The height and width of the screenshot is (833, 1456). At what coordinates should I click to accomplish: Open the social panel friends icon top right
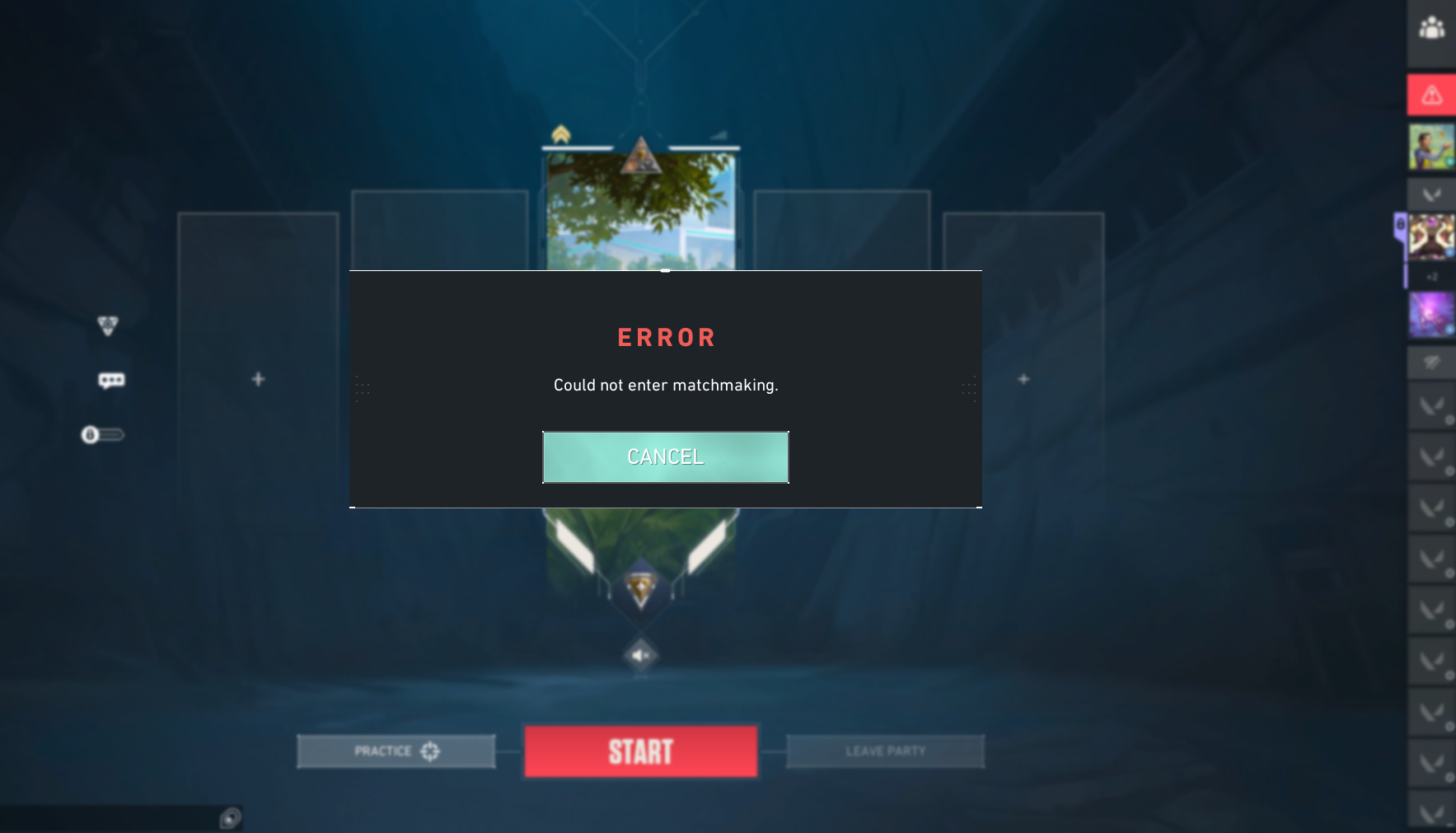(1432, 27)
